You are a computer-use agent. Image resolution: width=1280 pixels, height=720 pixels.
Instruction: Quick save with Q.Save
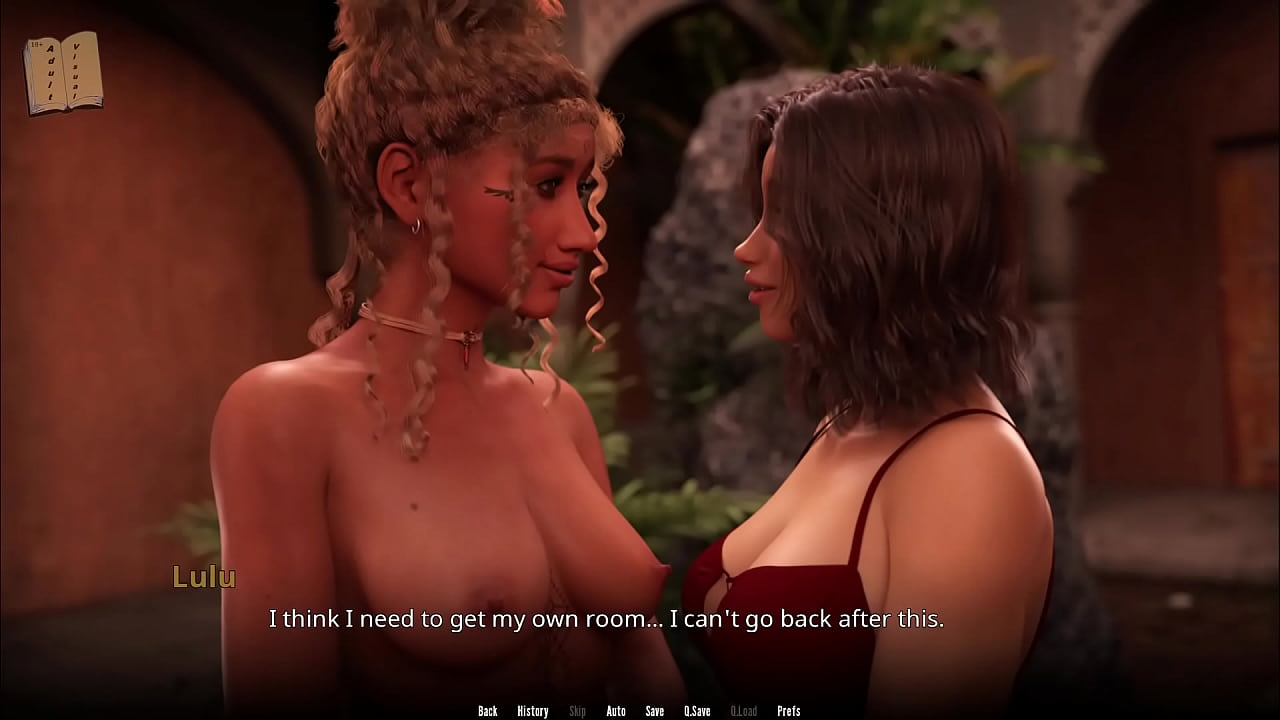697,711
